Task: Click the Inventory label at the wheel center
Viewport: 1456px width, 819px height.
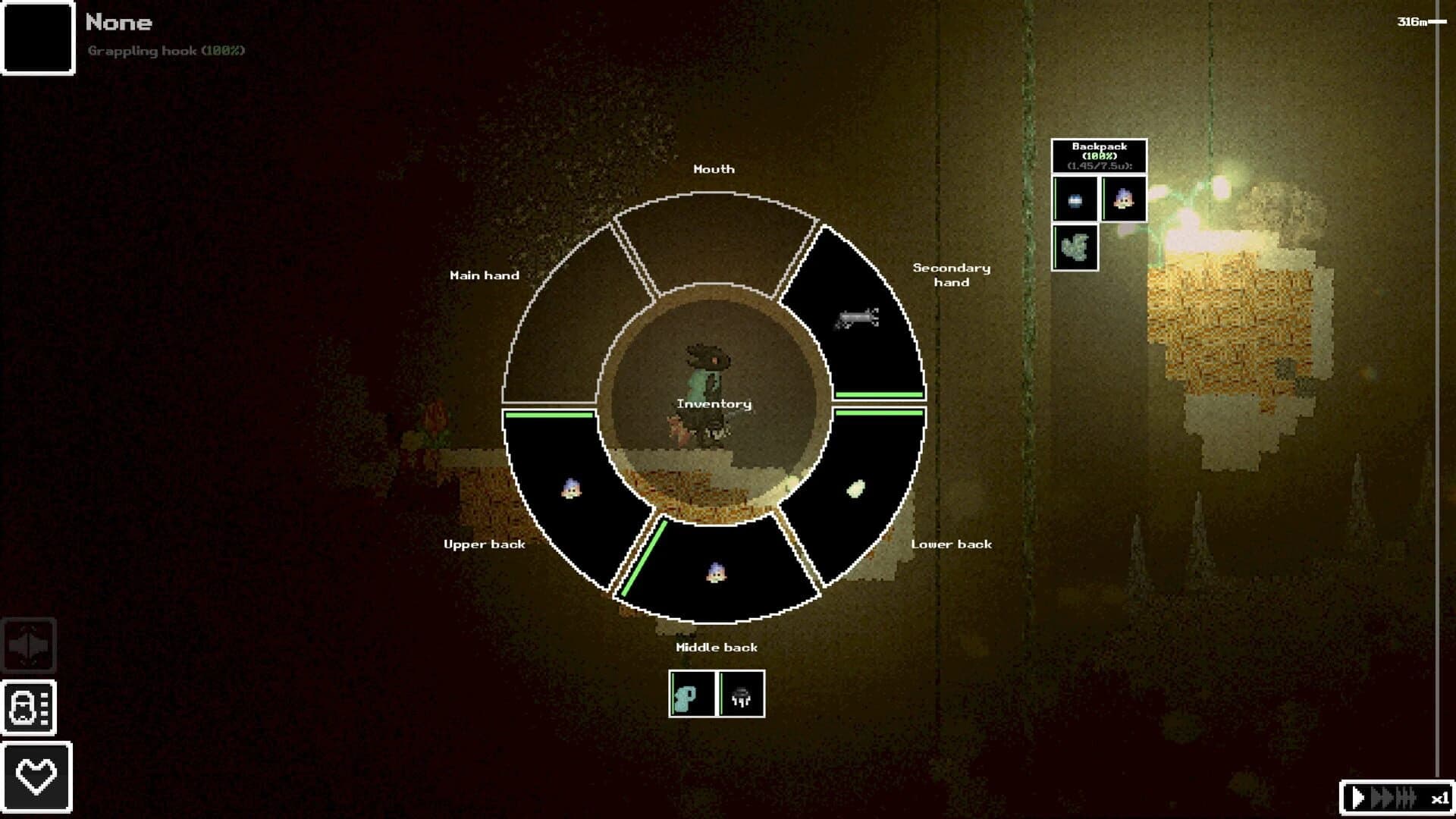Action: pos(714,404)
